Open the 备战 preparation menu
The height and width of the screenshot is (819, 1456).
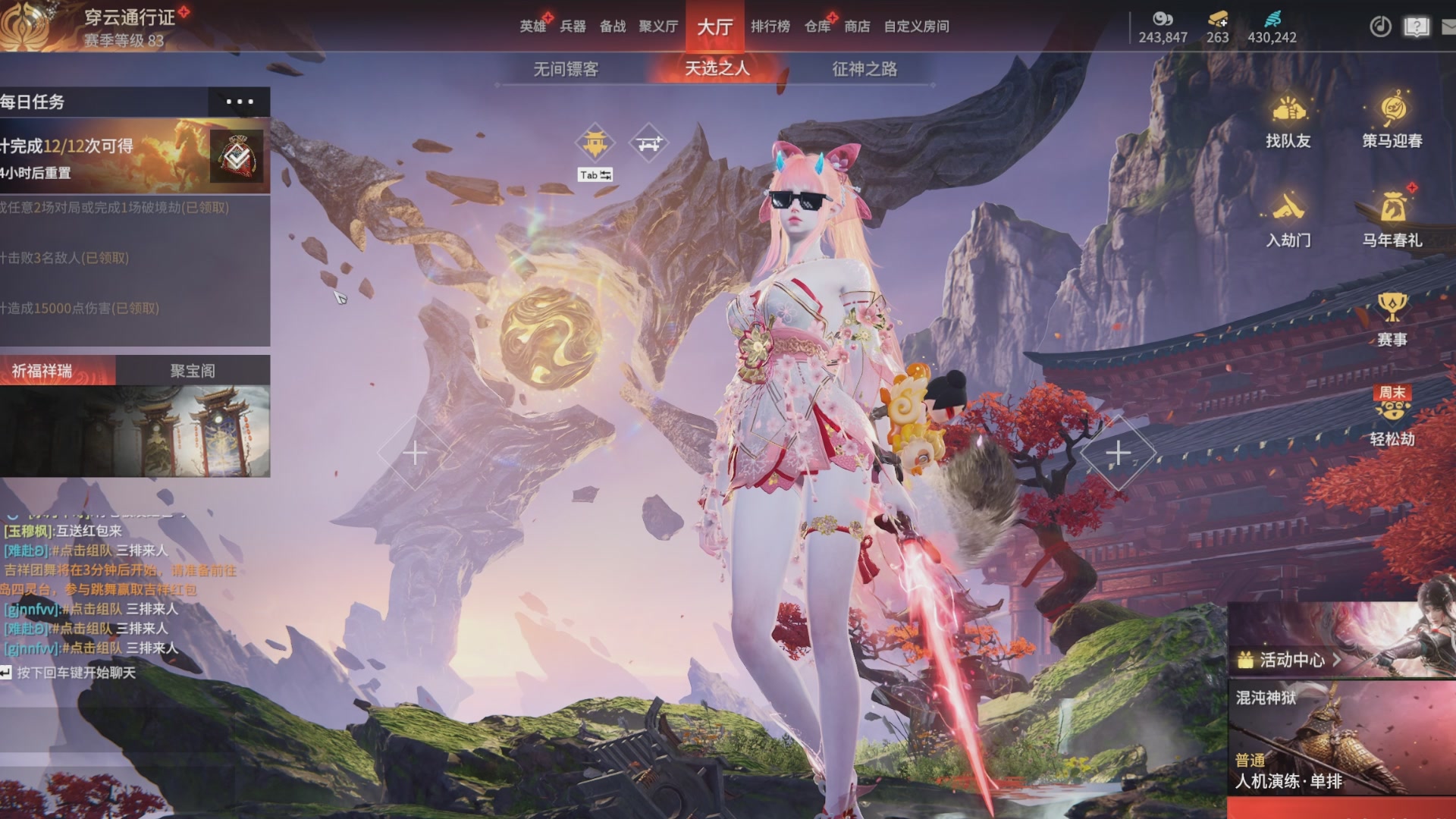point(613,27)
